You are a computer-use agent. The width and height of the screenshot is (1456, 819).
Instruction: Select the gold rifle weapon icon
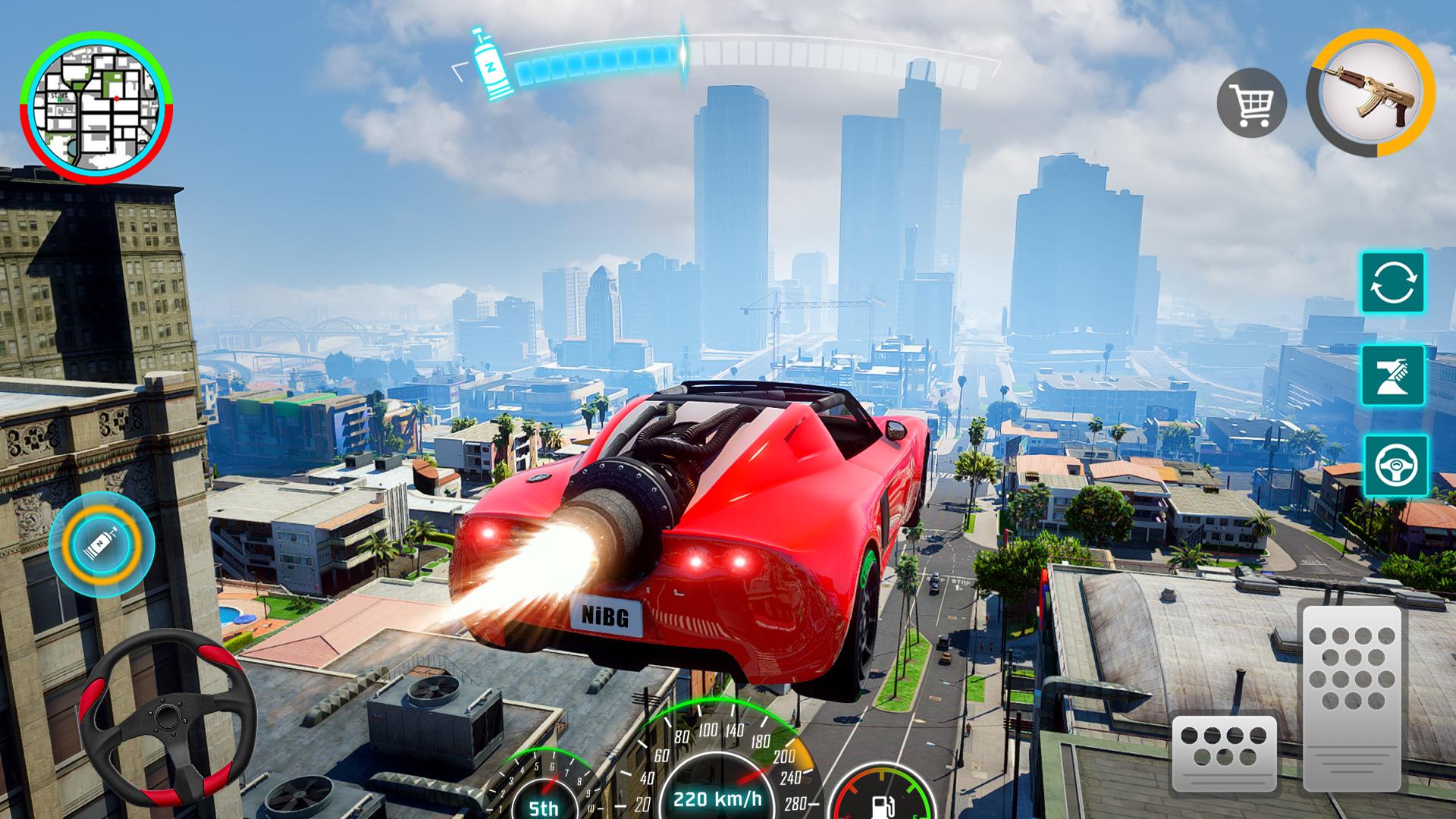(x=1370, y=93)
